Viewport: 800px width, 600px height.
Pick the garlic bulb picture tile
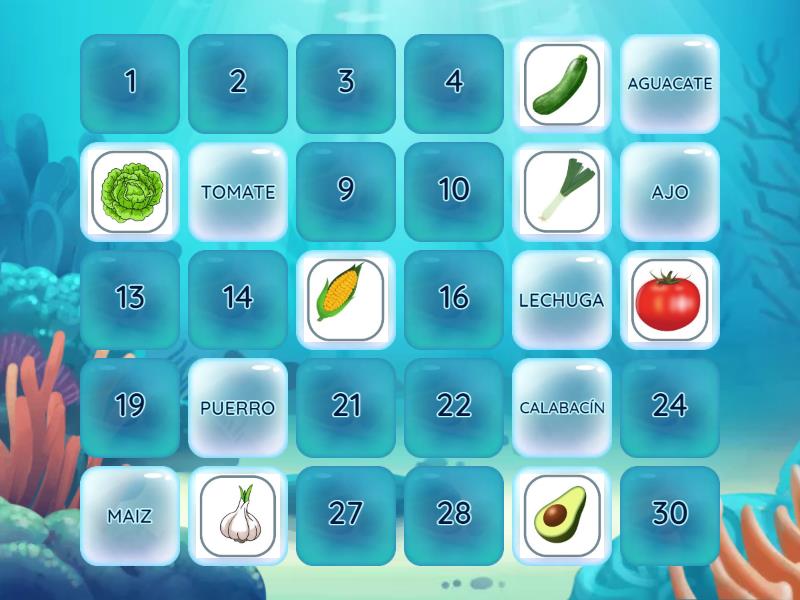point(238,515)
